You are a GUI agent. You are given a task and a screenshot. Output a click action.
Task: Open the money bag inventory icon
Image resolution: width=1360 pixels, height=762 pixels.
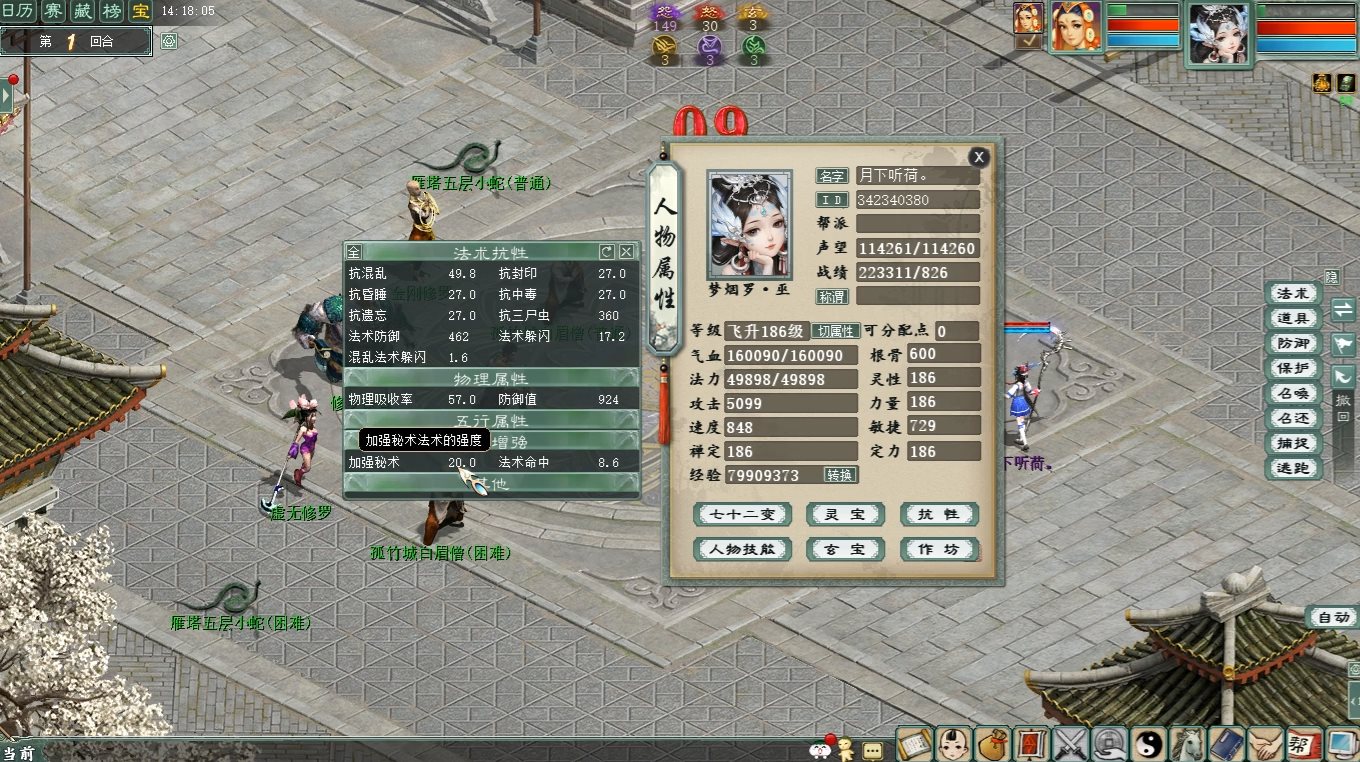(x=993, y=744)
